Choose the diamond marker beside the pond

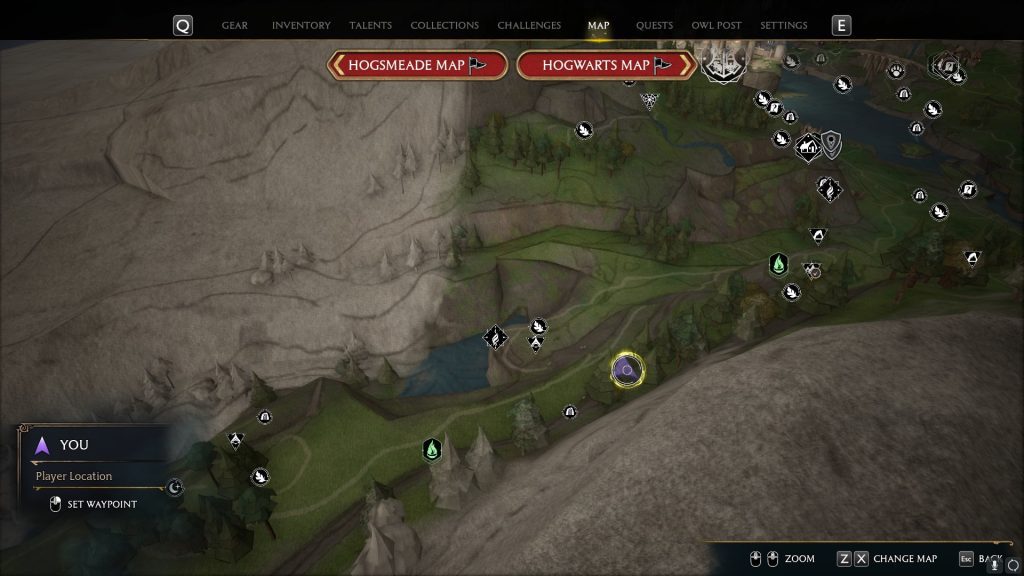494,337
